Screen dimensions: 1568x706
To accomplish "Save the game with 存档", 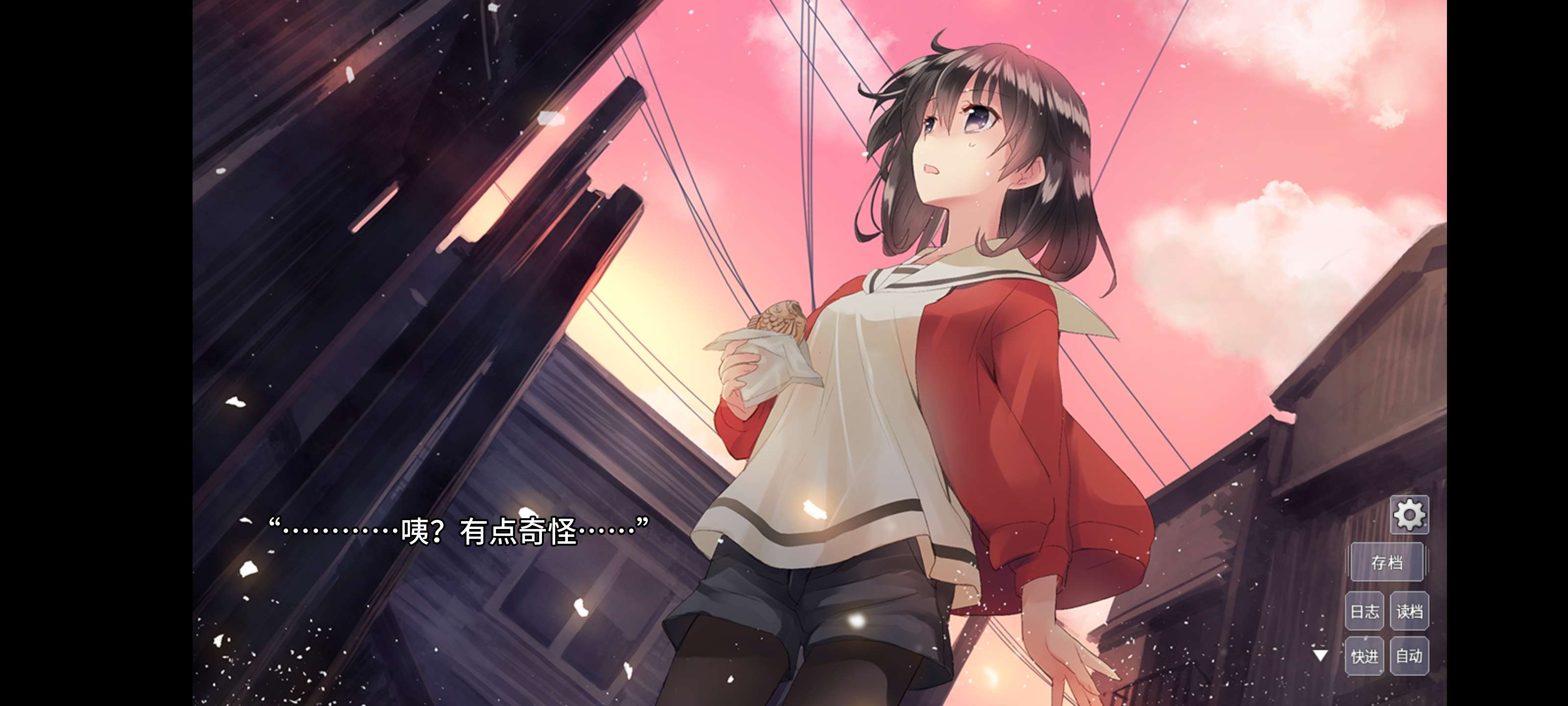I will [x=1387, y=562].
